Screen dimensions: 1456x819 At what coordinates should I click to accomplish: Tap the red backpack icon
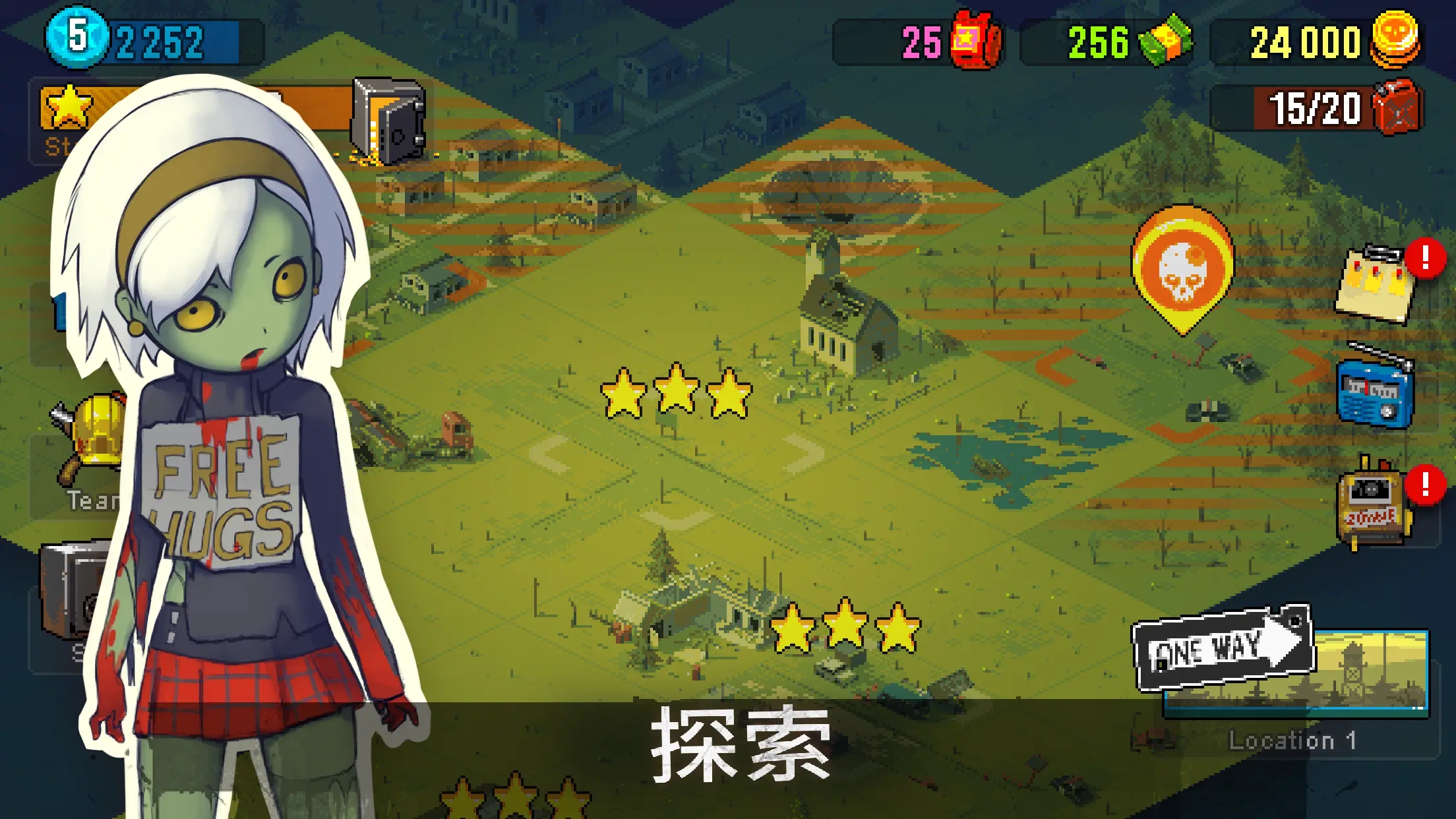point(975,41)
